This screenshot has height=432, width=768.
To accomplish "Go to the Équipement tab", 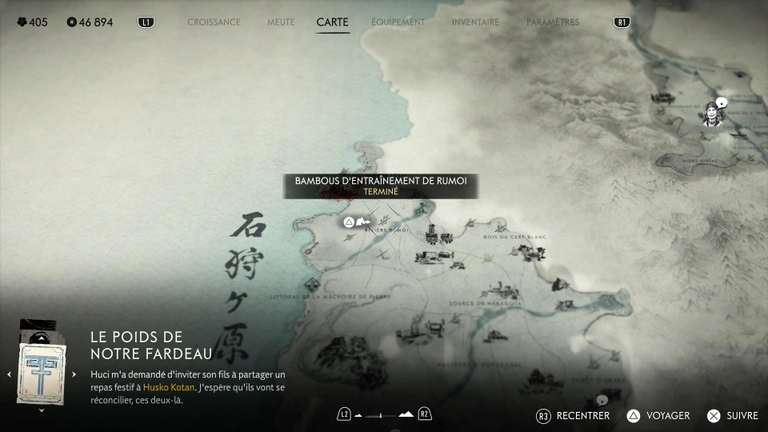I will tap(397, 22).
